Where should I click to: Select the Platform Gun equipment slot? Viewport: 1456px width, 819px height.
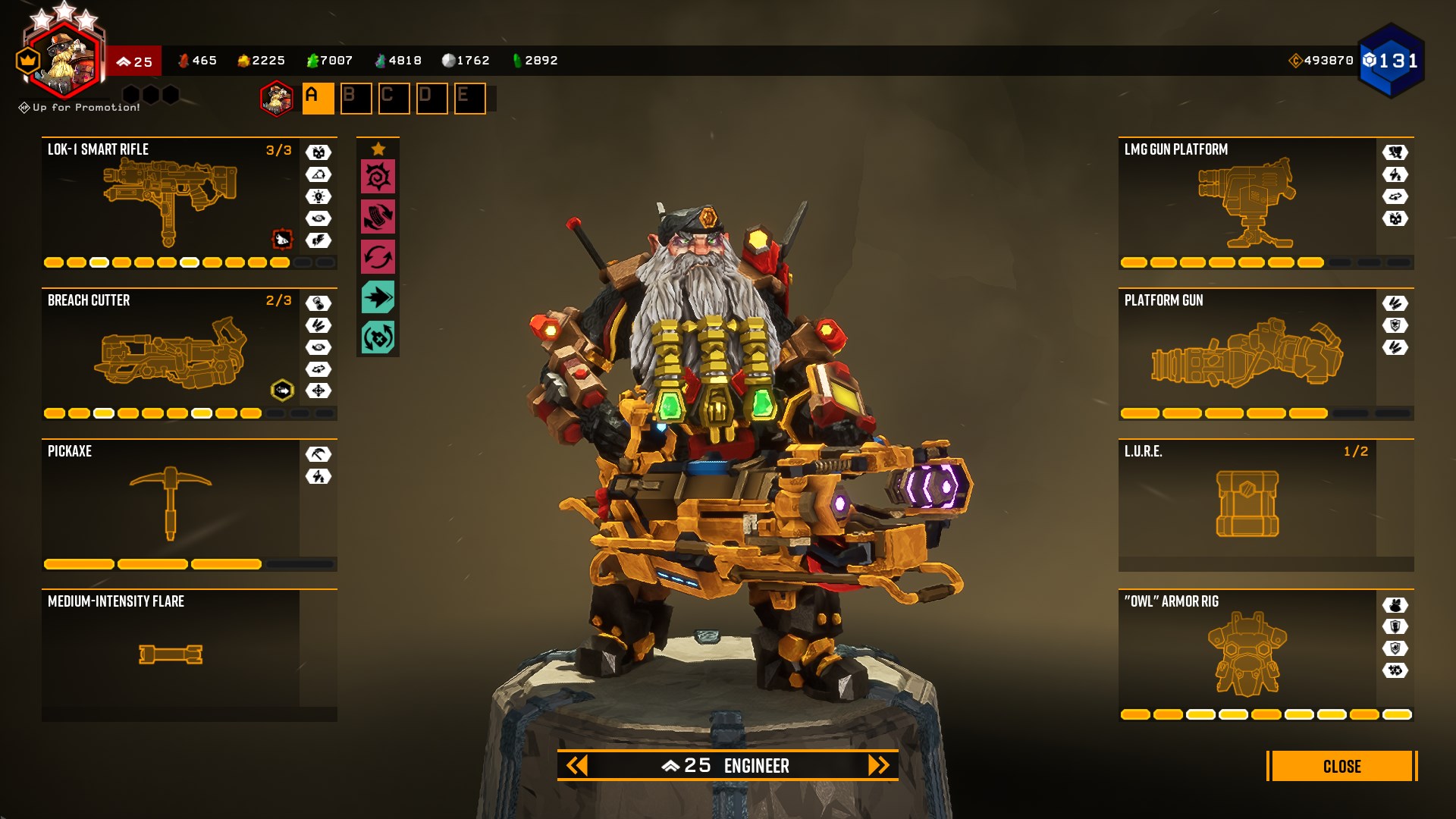[x=1247, y=354]
